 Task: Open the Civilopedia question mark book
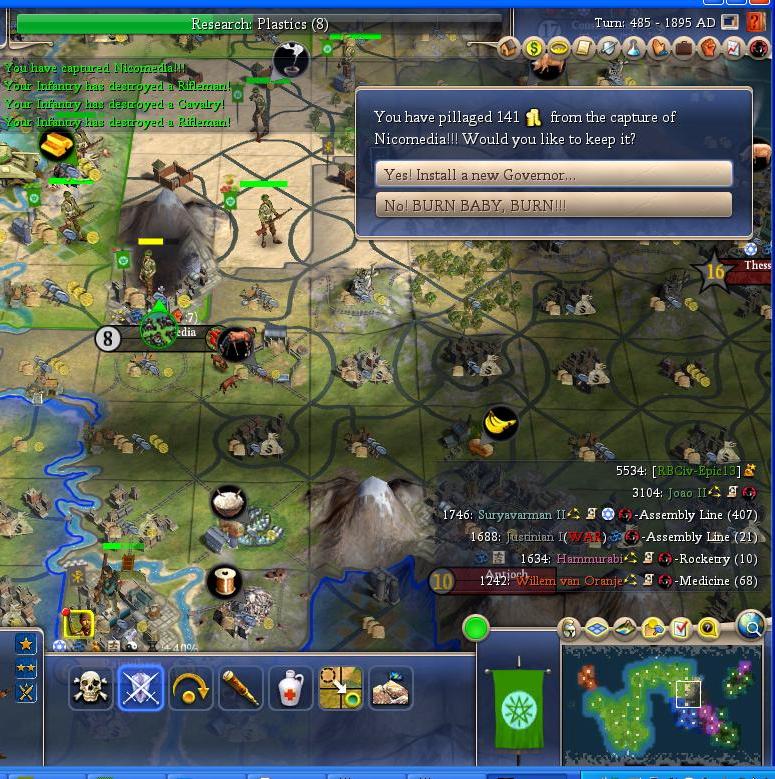click(756, 22)
